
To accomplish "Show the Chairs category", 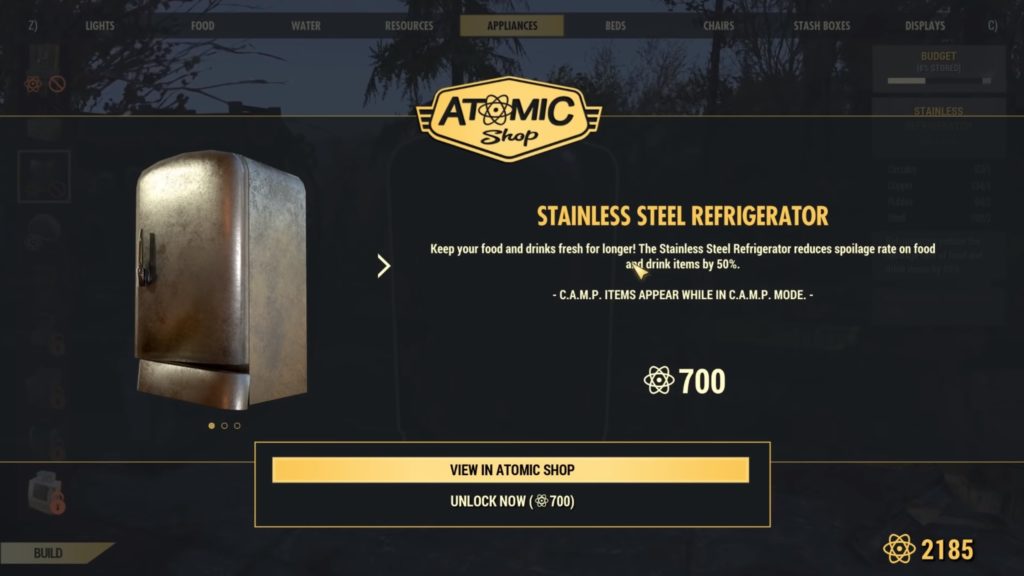I will (718, 26).
